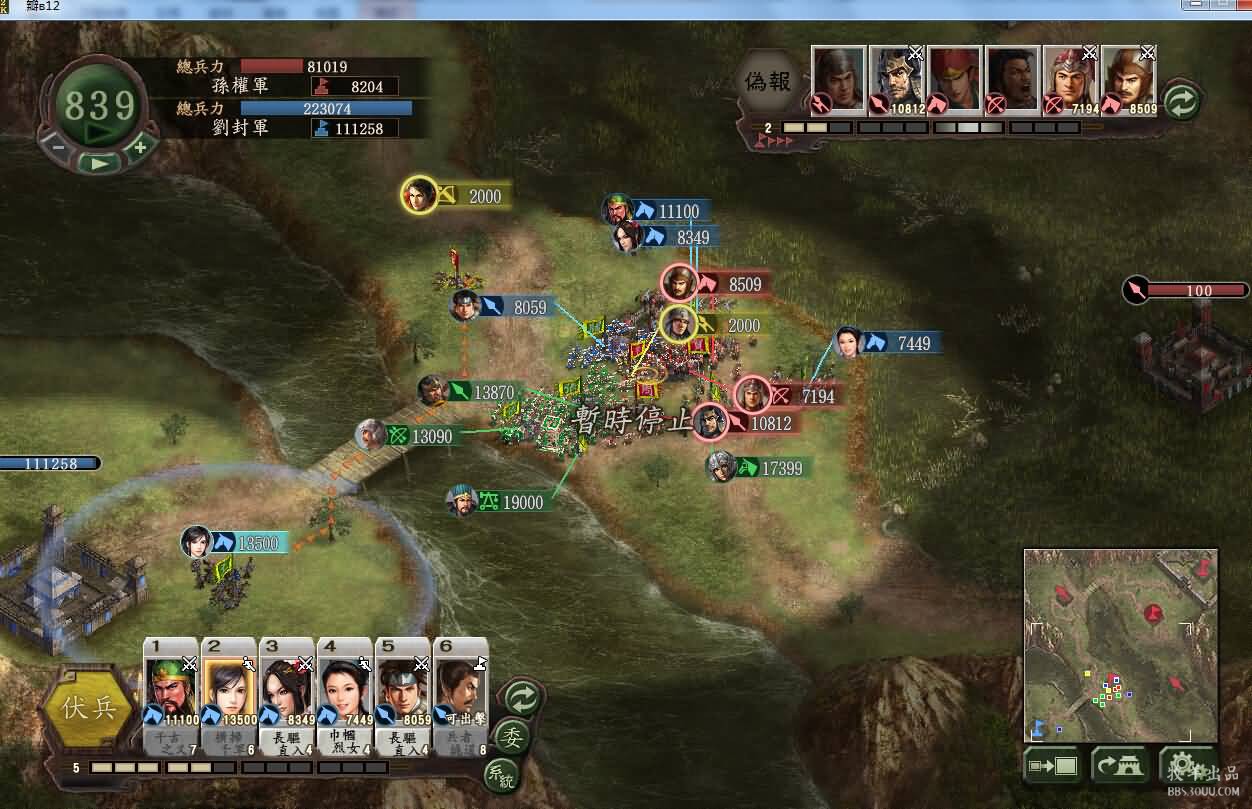Viewport: 1252px width, 809px height.
Task: Activate the 伏兵 ambush stratagem button
Action: point(88,709)
